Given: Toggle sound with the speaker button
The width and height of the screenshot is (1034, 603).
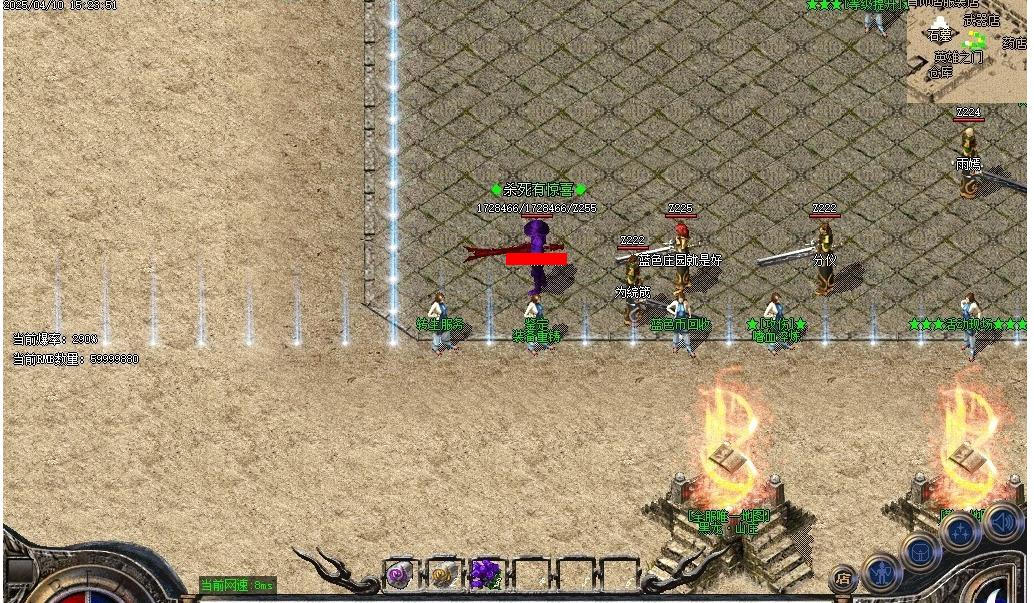Looking at the screenshot, I should (x=1003, y=522).
